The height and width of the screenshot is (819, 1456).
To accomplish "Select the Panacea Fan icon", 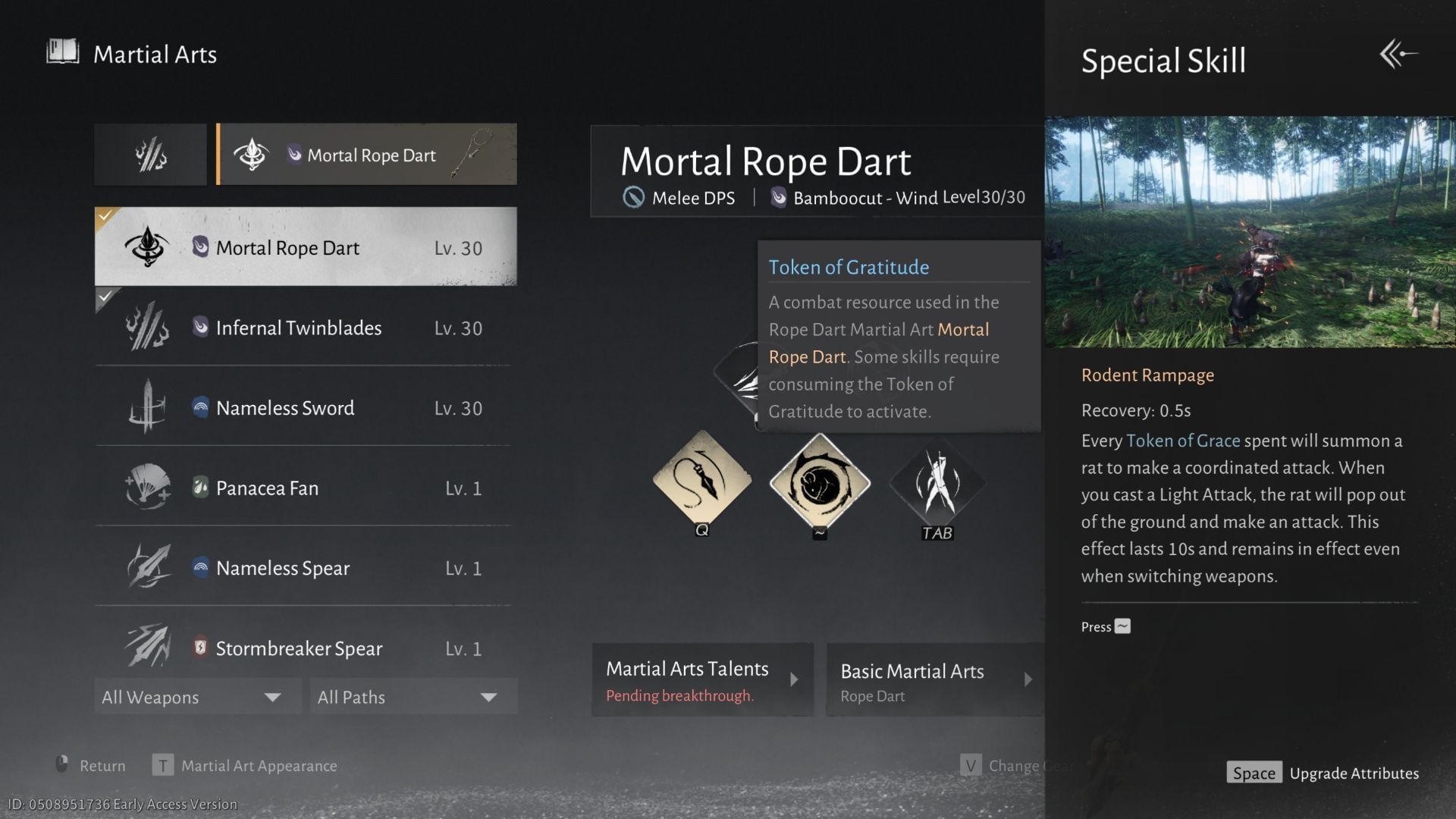I will coord(149,488).
